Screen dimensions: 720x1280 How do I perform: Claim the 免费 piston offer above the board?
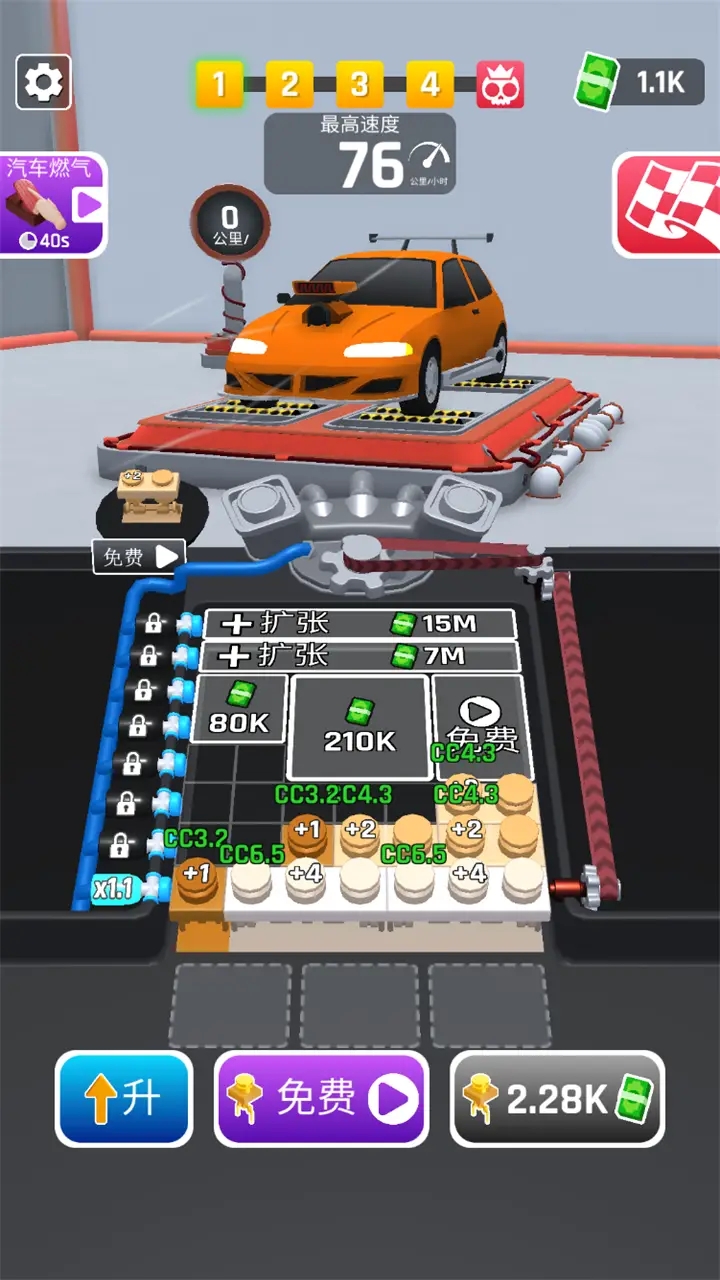(140, 557)
